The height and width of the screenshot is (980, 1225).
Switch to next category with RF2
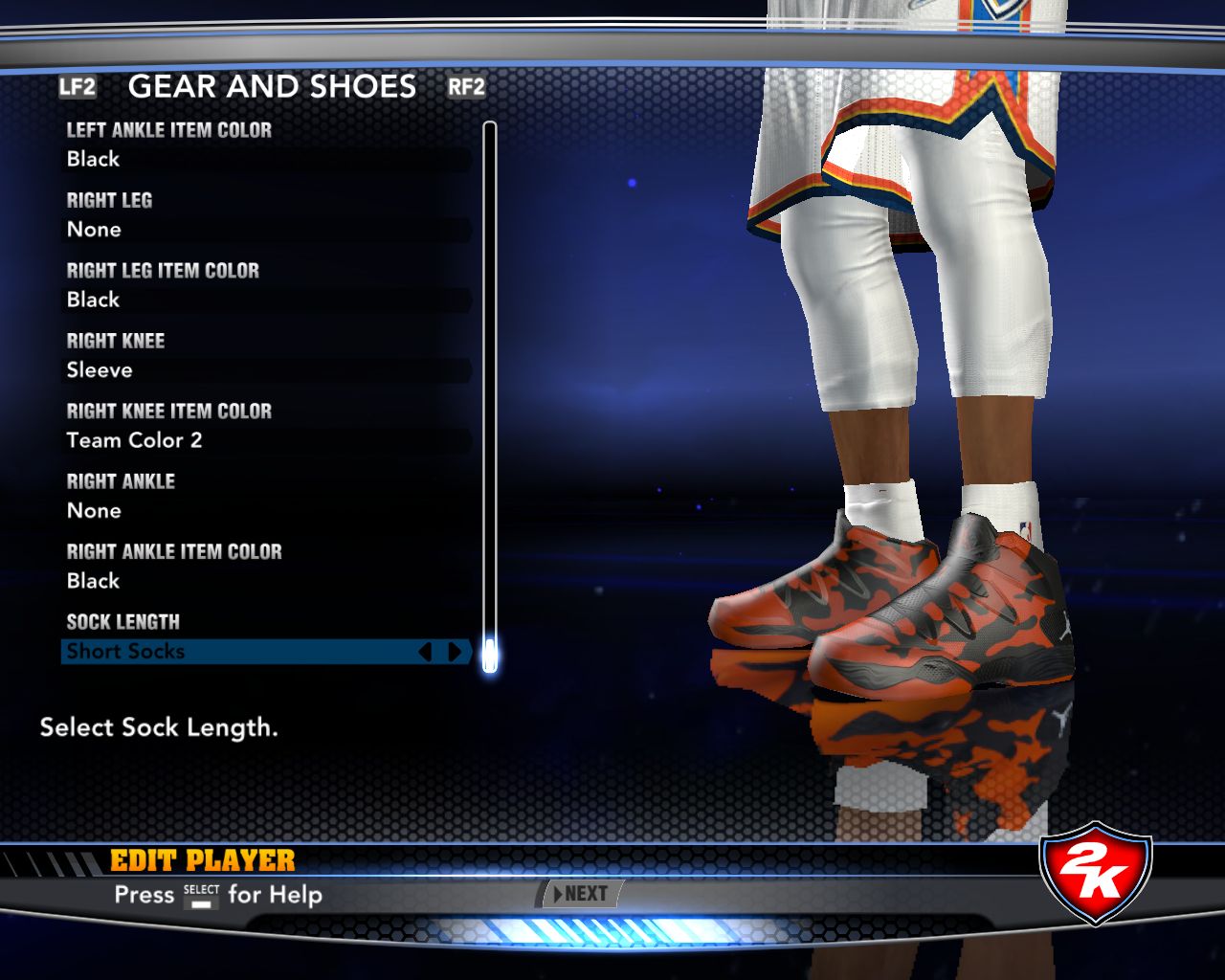pyautogui.click(x=466, y=87)
